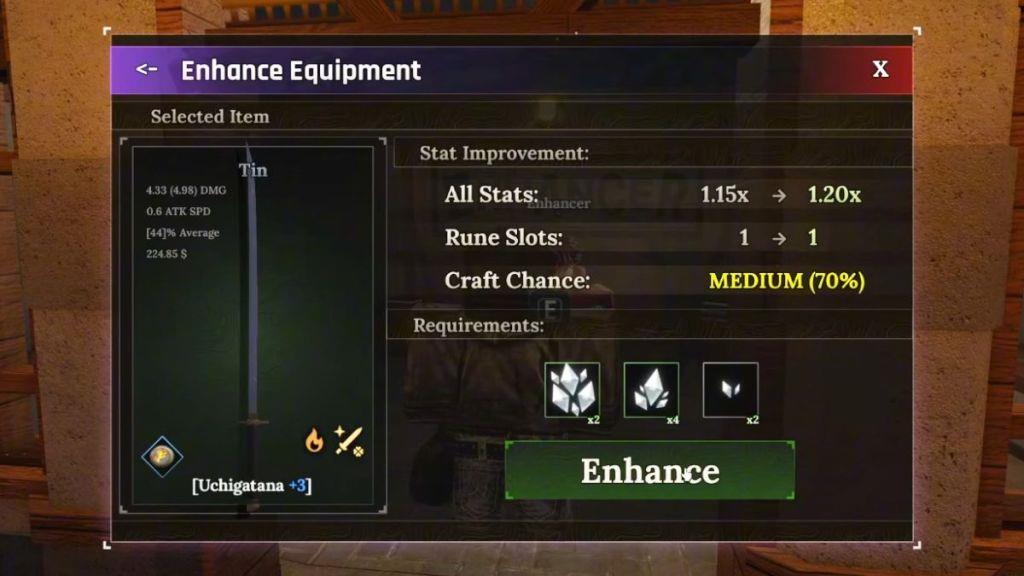1024x576 pixels.
Task: Click the Enhance button
Action: pyautogui.click(x=650, y=470)
